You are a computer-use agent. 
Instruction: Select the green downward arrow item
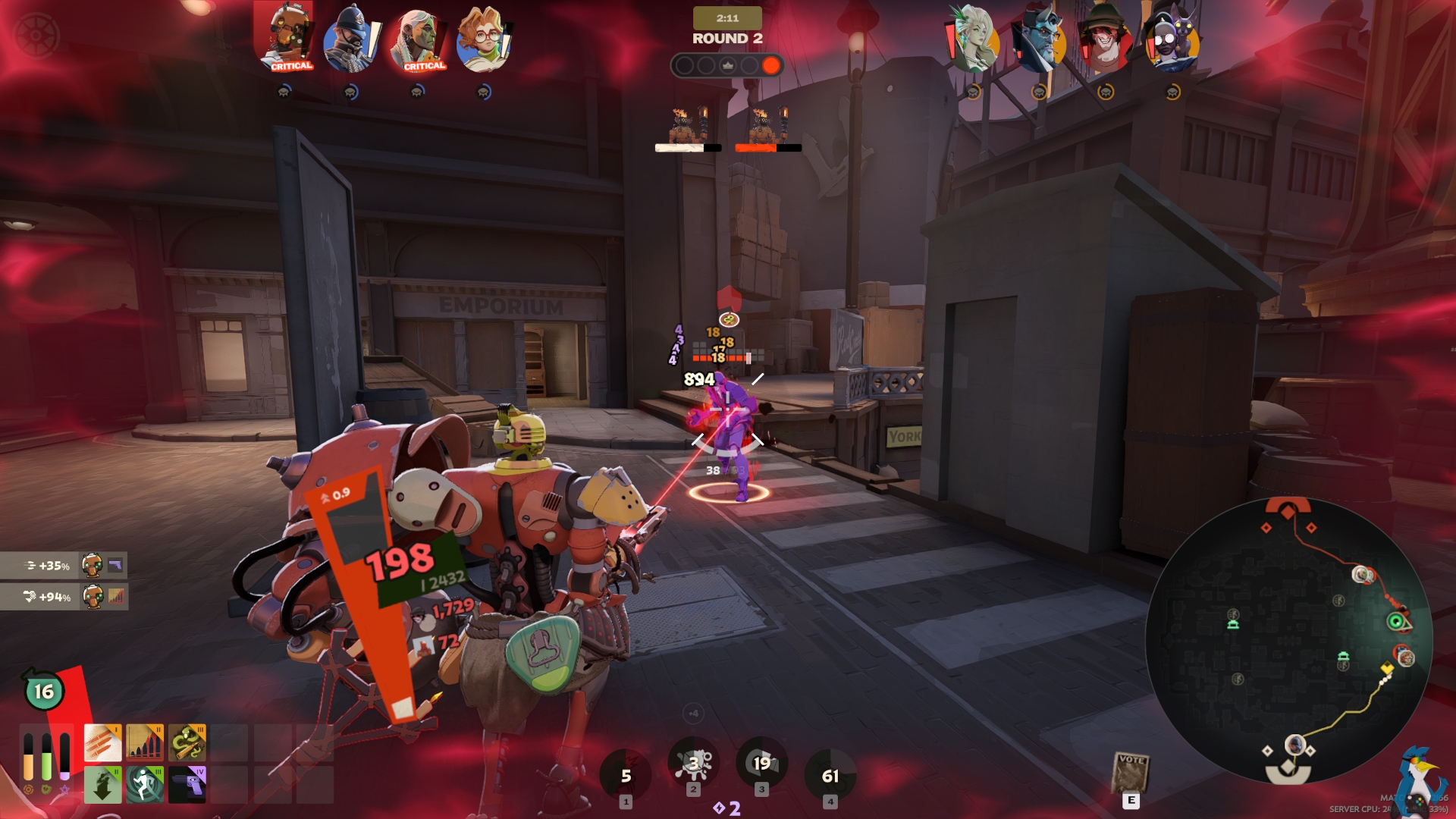click(x=102, y=784)
